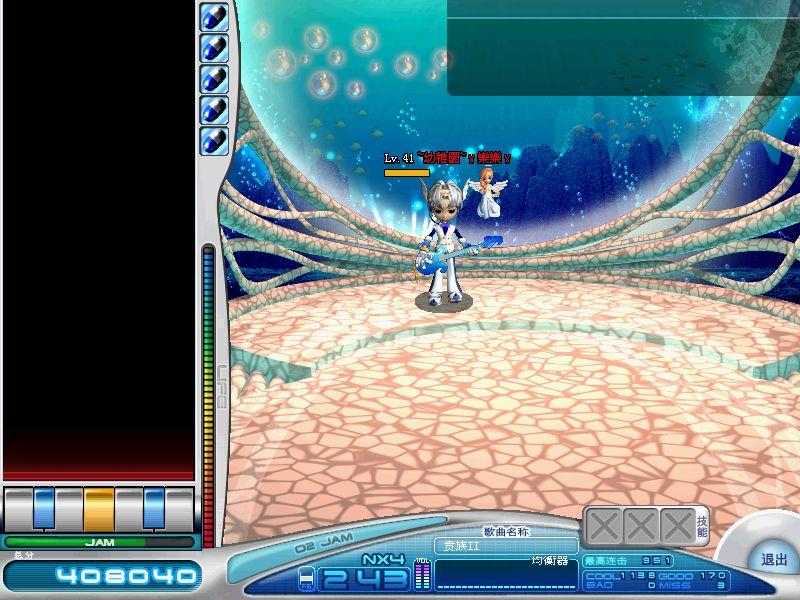Viewport: 800px width, 600px height.
Task: Click the 退出 exit button
Action: [x=773, y=560]
